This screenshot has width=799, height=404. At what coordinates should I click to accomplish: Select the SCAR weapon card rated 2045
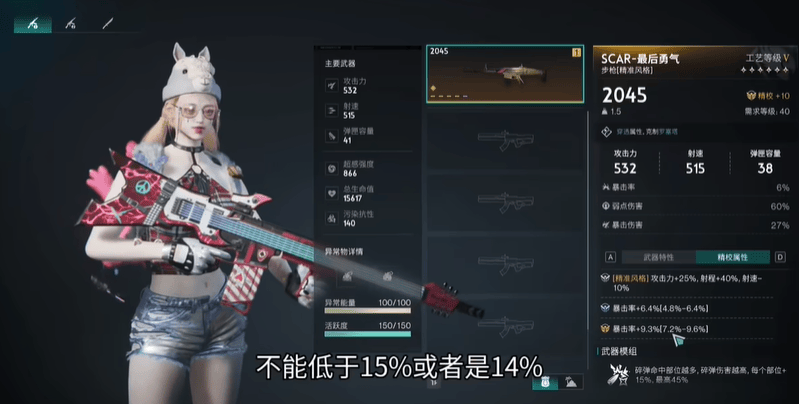(504, 73)
